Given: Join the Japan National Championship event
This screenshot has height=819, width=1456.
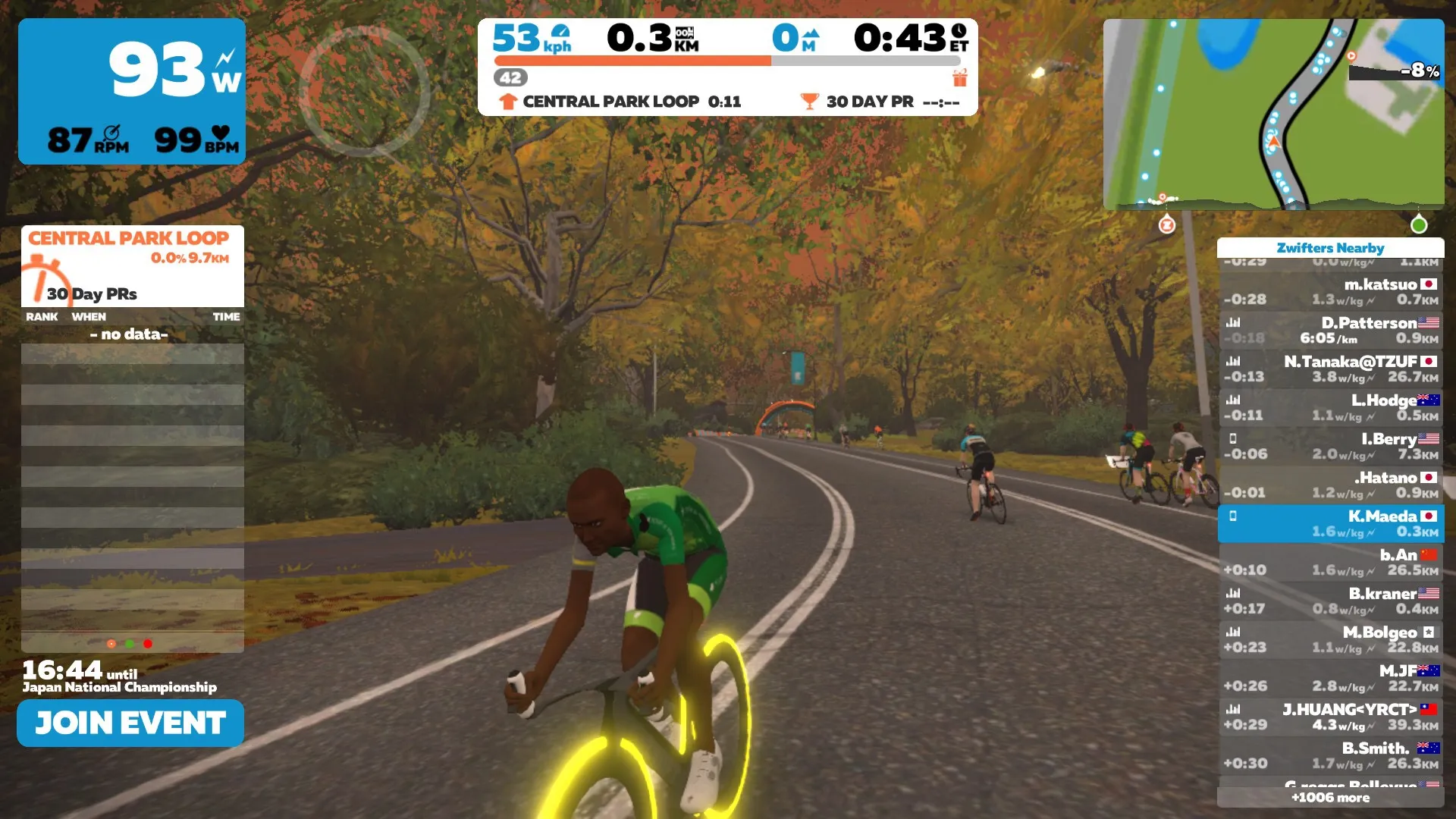Looking at the screenshot, I should [x=130, y=723].
